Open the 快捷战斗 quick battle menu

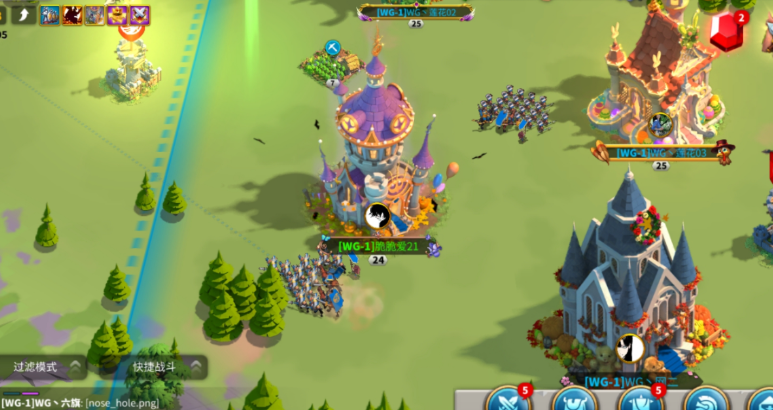point(160,367)
